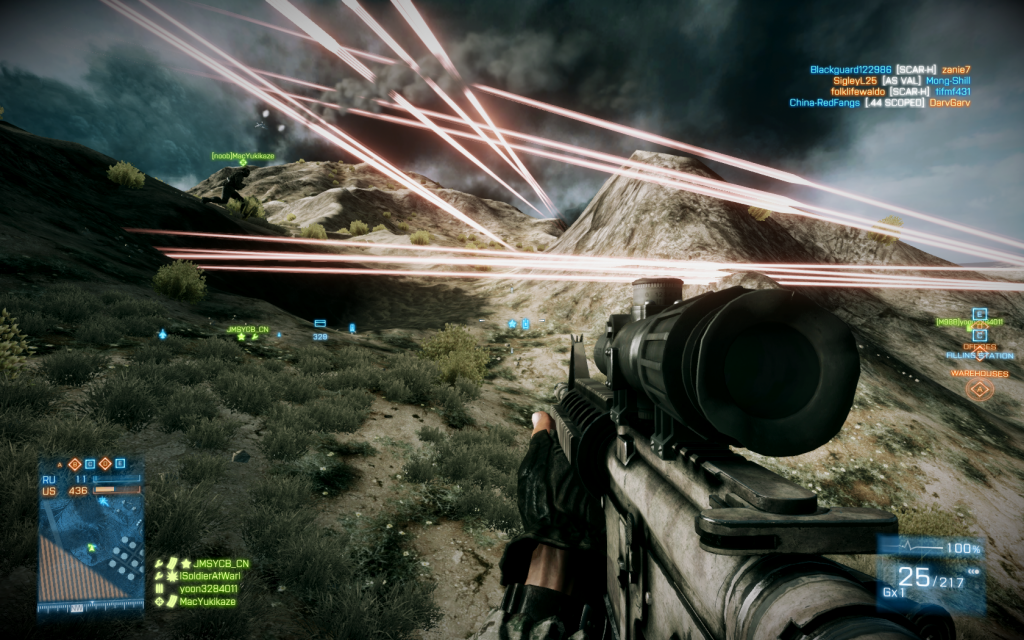Select squad member yoon3284011 in squad list
The image size is (1024, 640).
tap(209, 589)
